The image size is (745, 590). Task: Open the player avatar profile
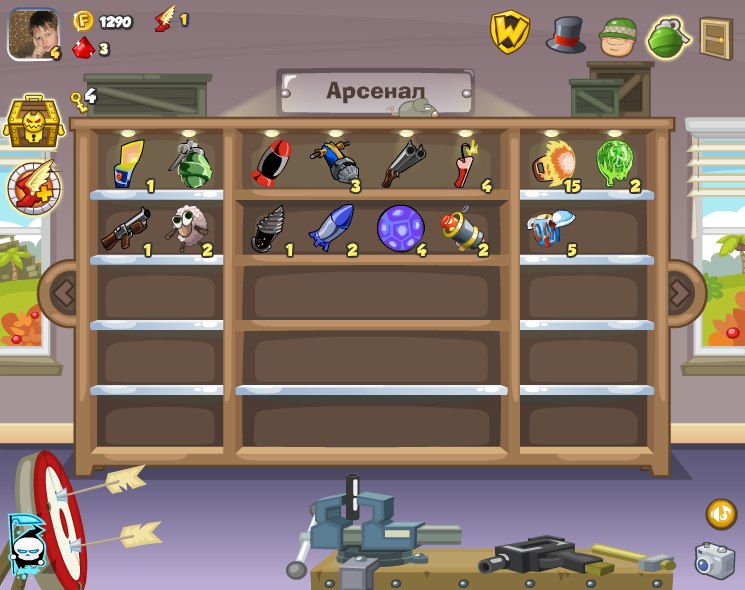pos(32,34)
